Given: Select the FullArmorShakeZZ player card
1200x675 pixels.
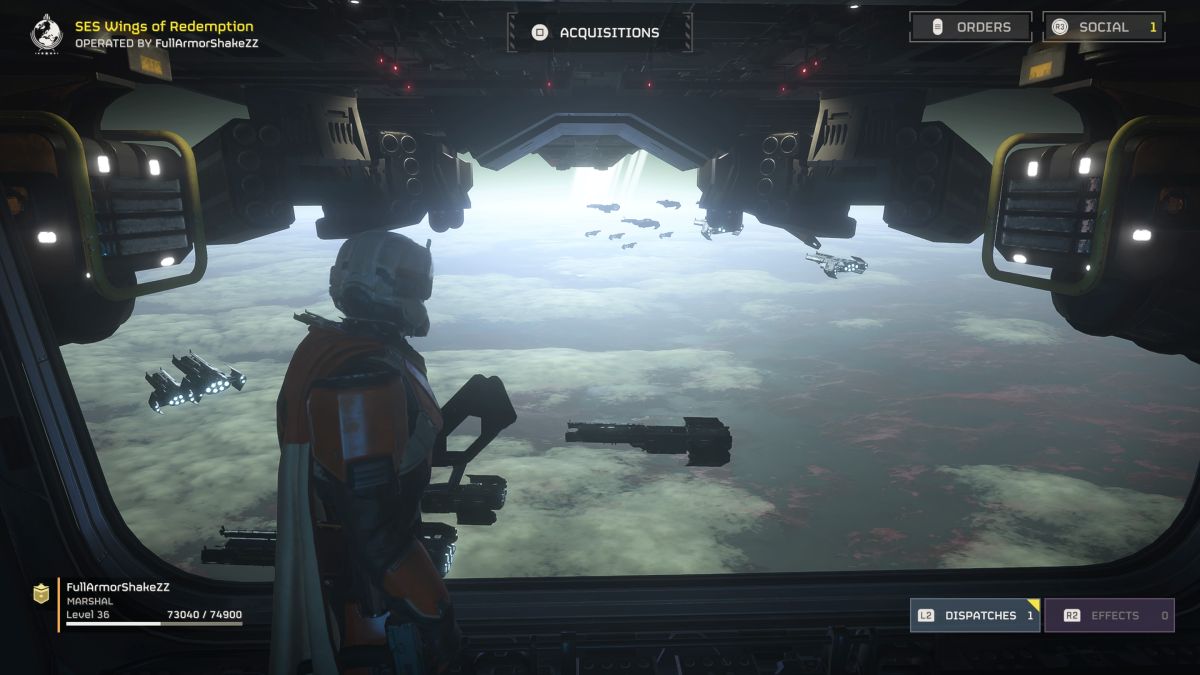Looking at the screenshot, I should [140, 601].
